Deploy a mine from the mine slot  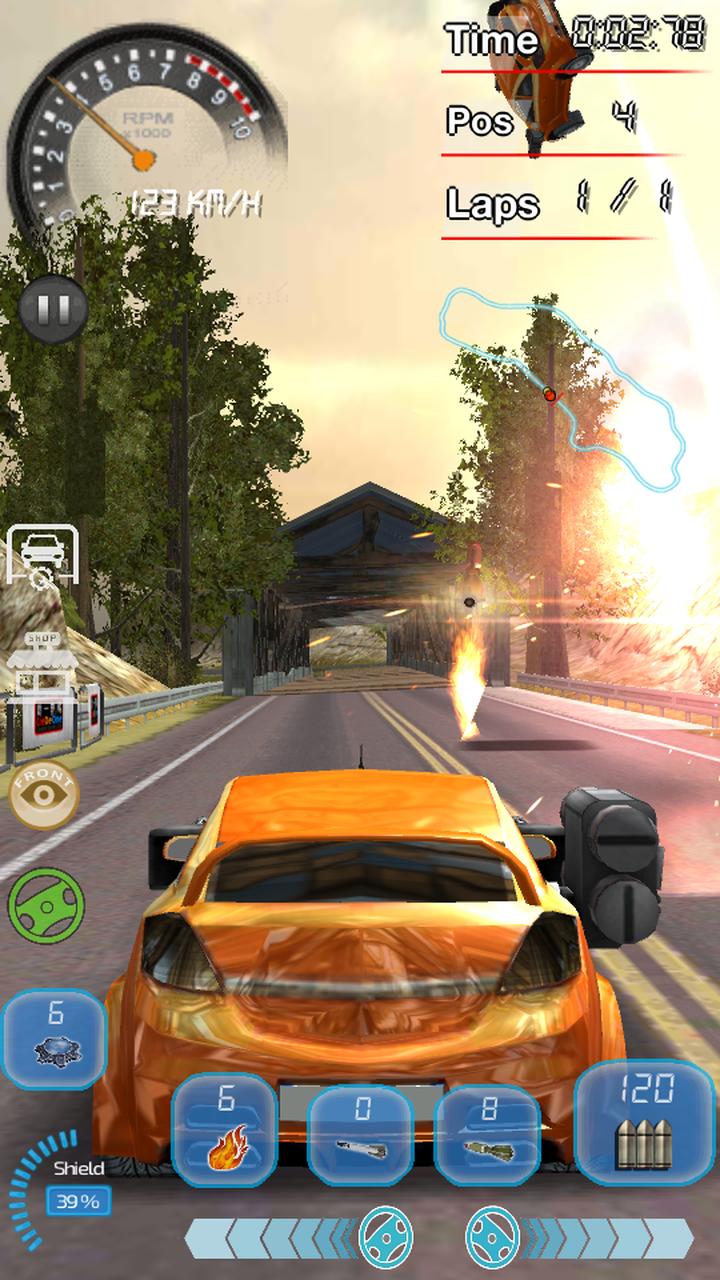[53, 1039]
